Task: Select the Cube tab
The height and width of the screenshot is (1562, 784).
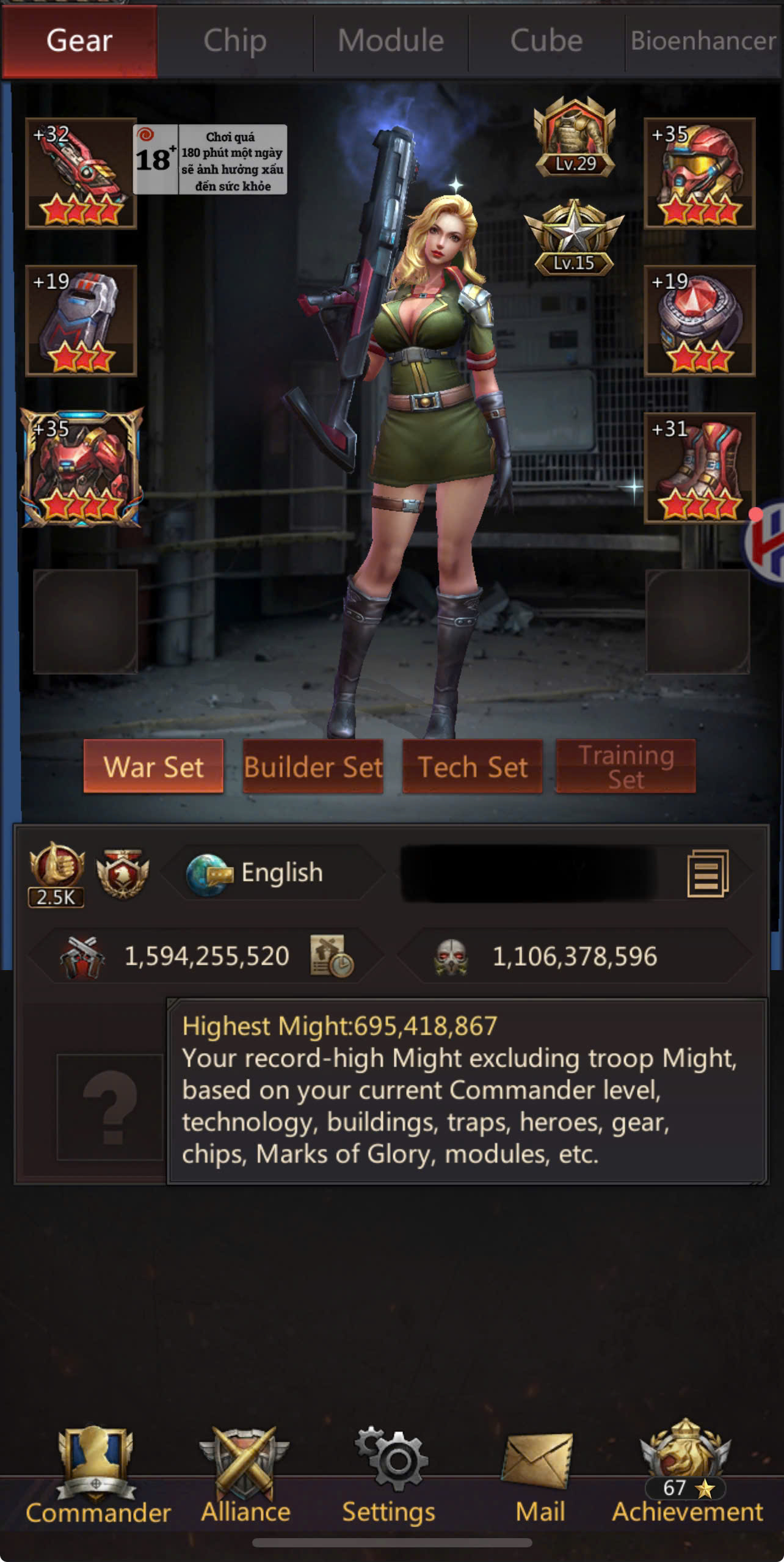Action: coord(546,42)
